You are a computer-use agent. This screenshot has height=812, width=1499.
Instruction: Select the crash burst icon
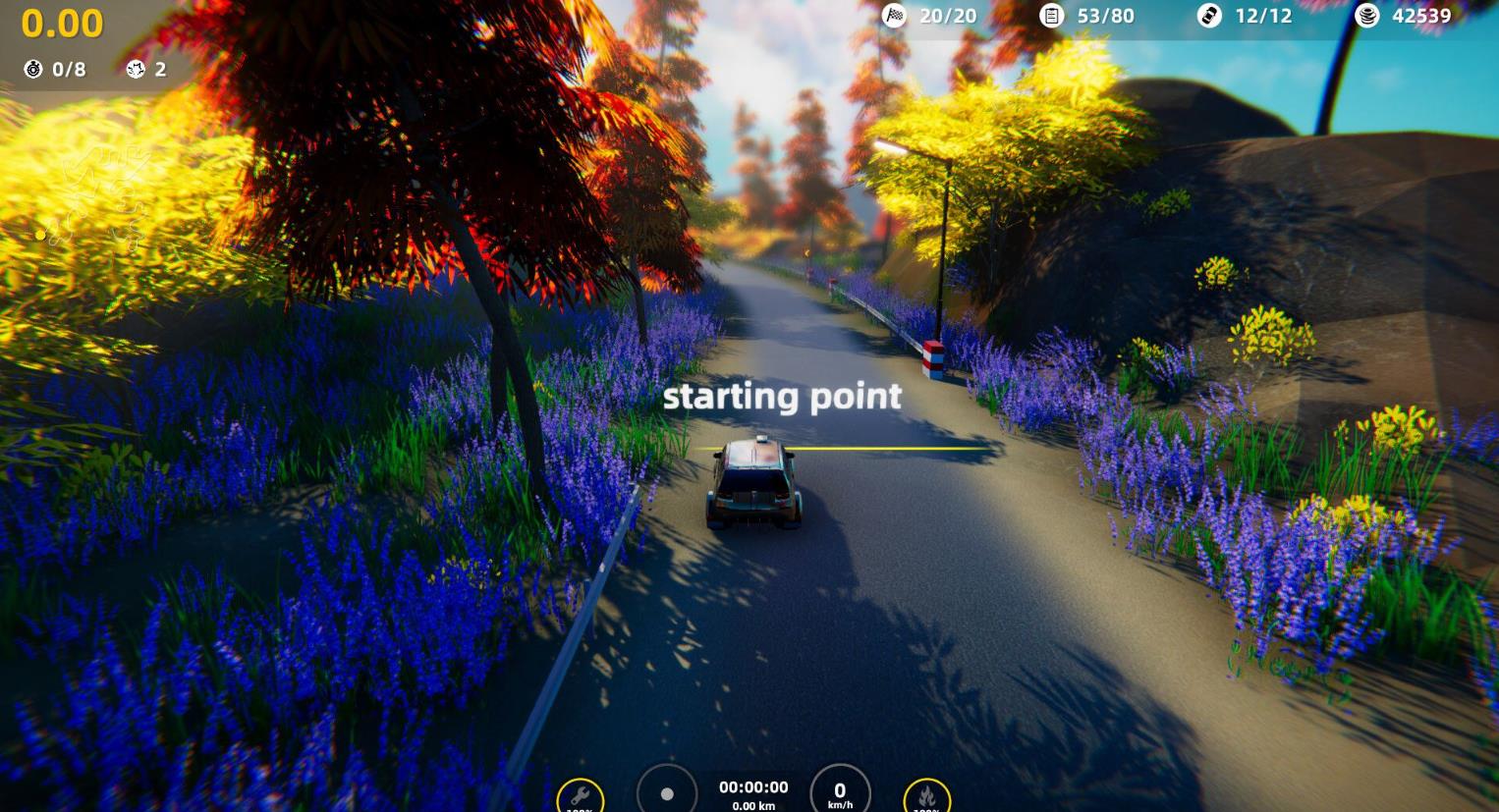136,69
